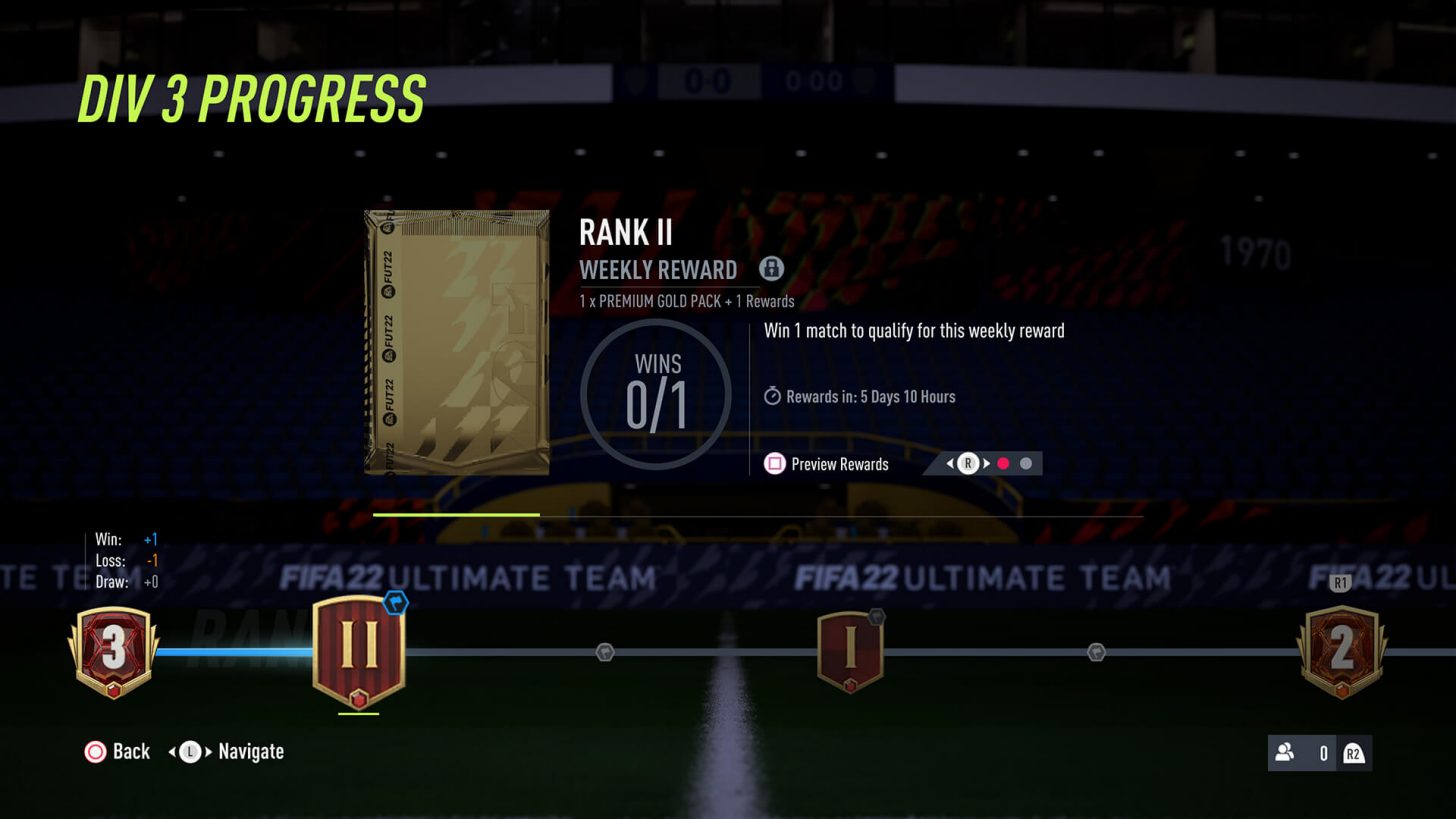Image resolution: width=1456 pixels, height=819 pixels.
Task: Select the red page indicator dot
Action: (x=1004, y=463)
